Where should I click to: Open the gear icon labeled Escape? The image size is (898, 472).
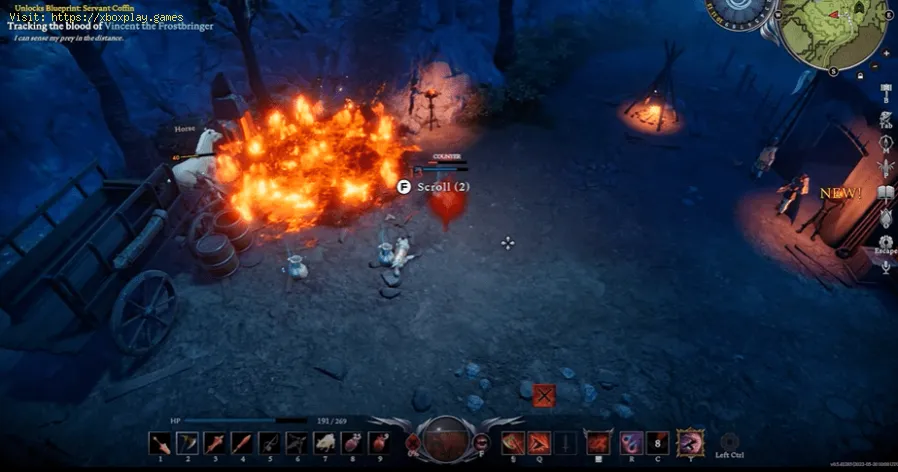pos(886,242)
